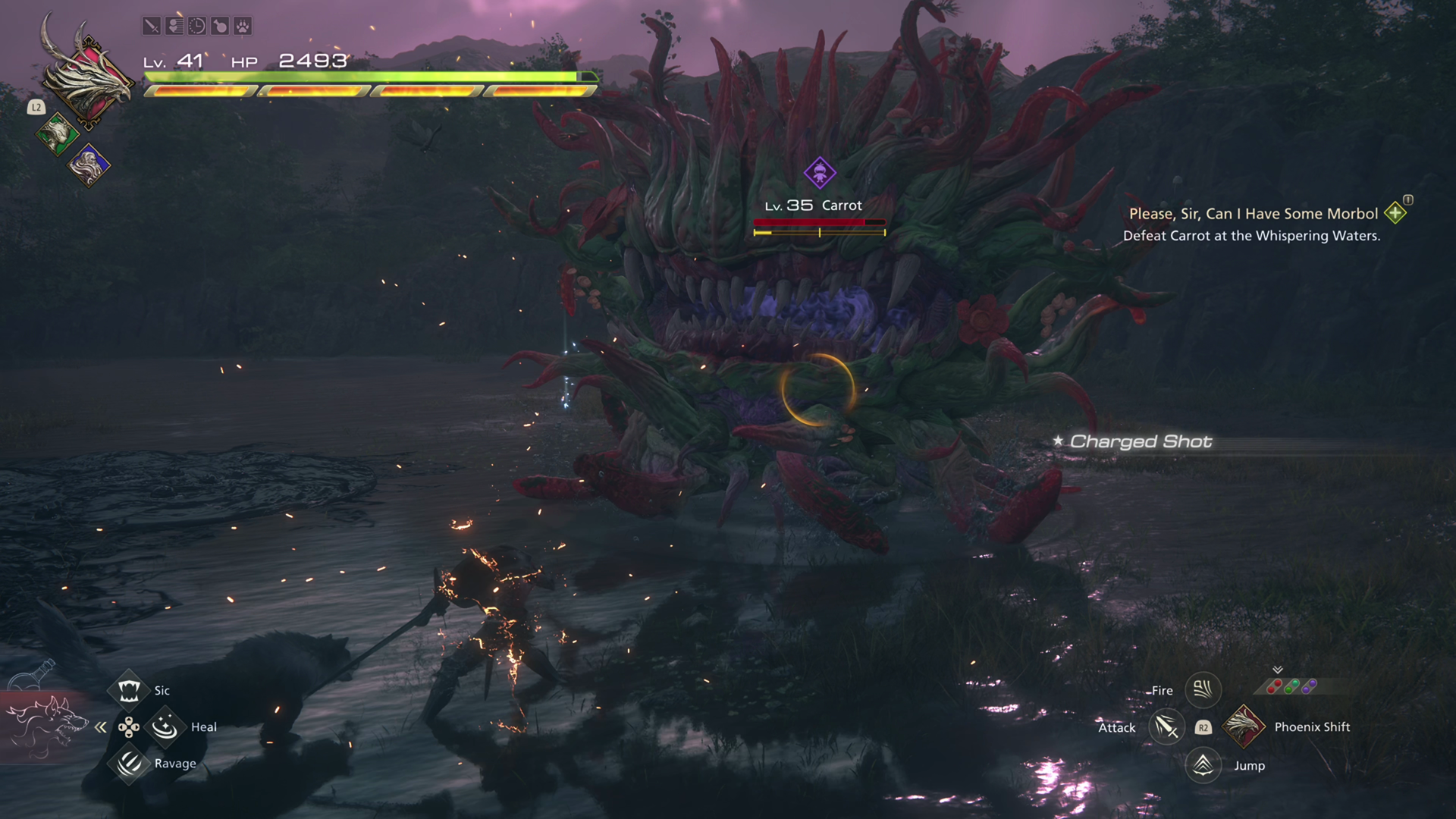
Task: Click the purple enemy target marker
Action: (820, 173)
